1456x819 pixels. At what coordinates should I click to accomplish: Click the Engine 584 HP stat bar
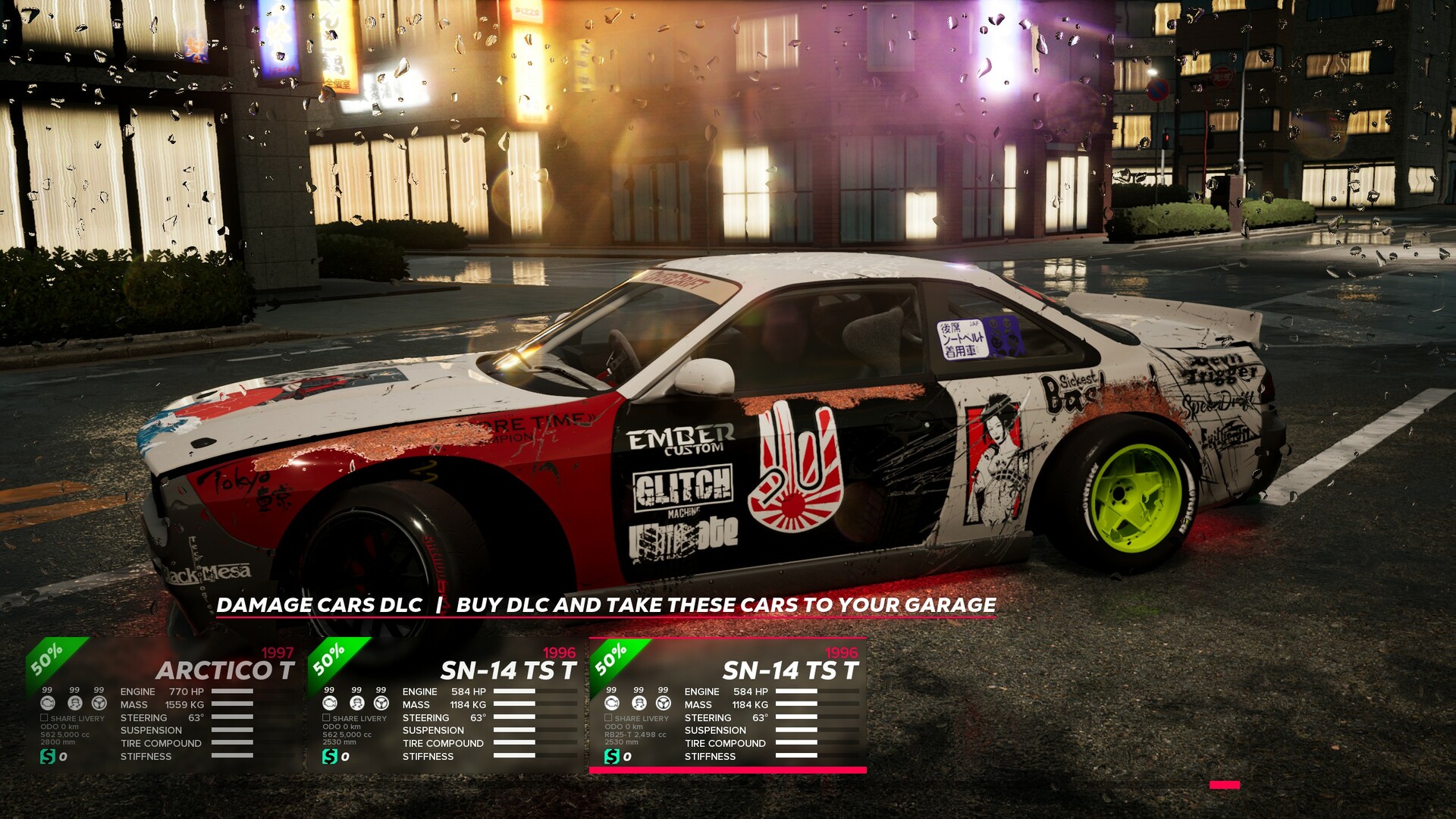click(x=516, y=692)
